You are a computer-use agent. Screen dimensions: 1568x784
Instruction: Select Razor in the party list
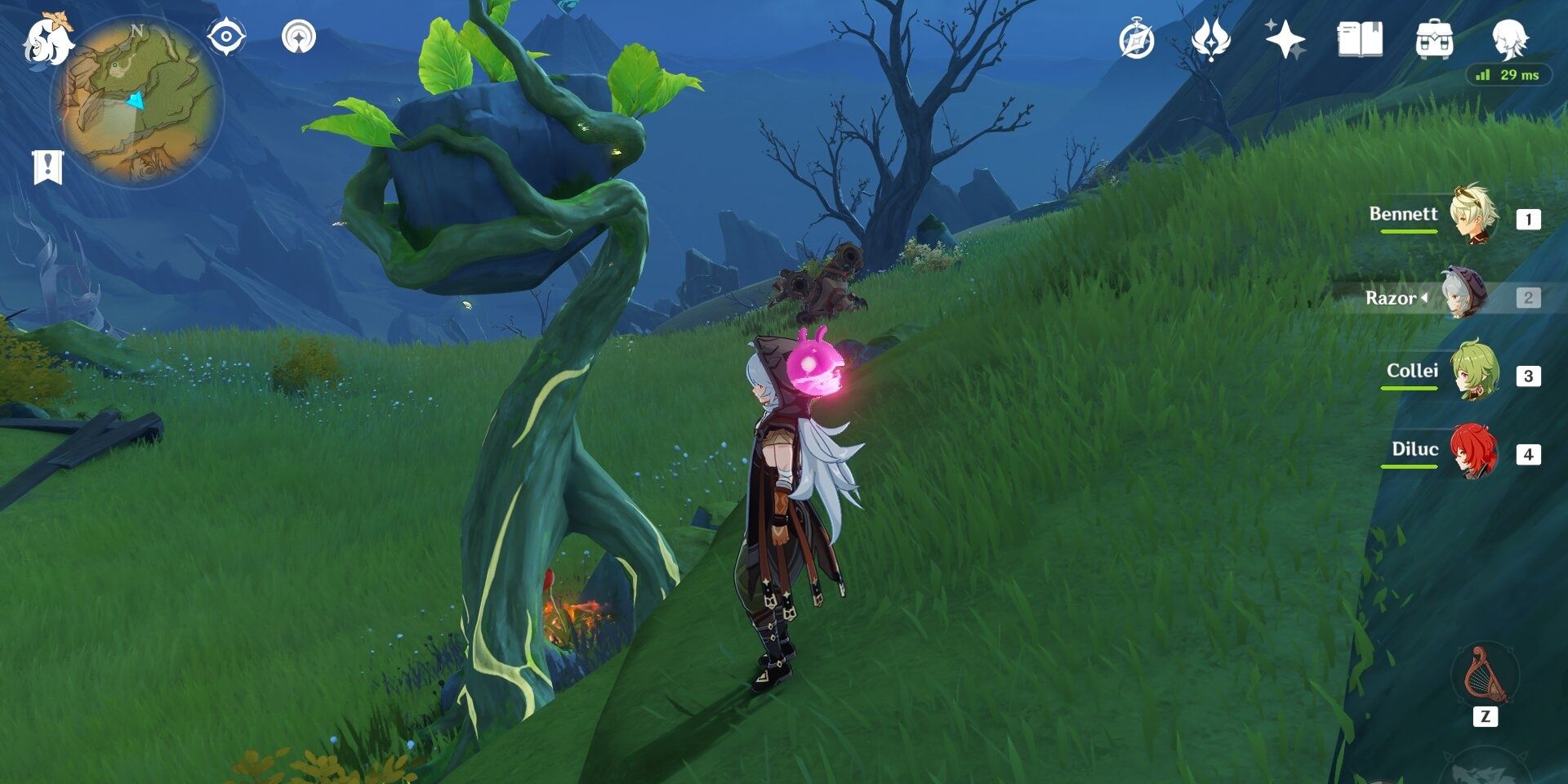[x=1464, y=296]
